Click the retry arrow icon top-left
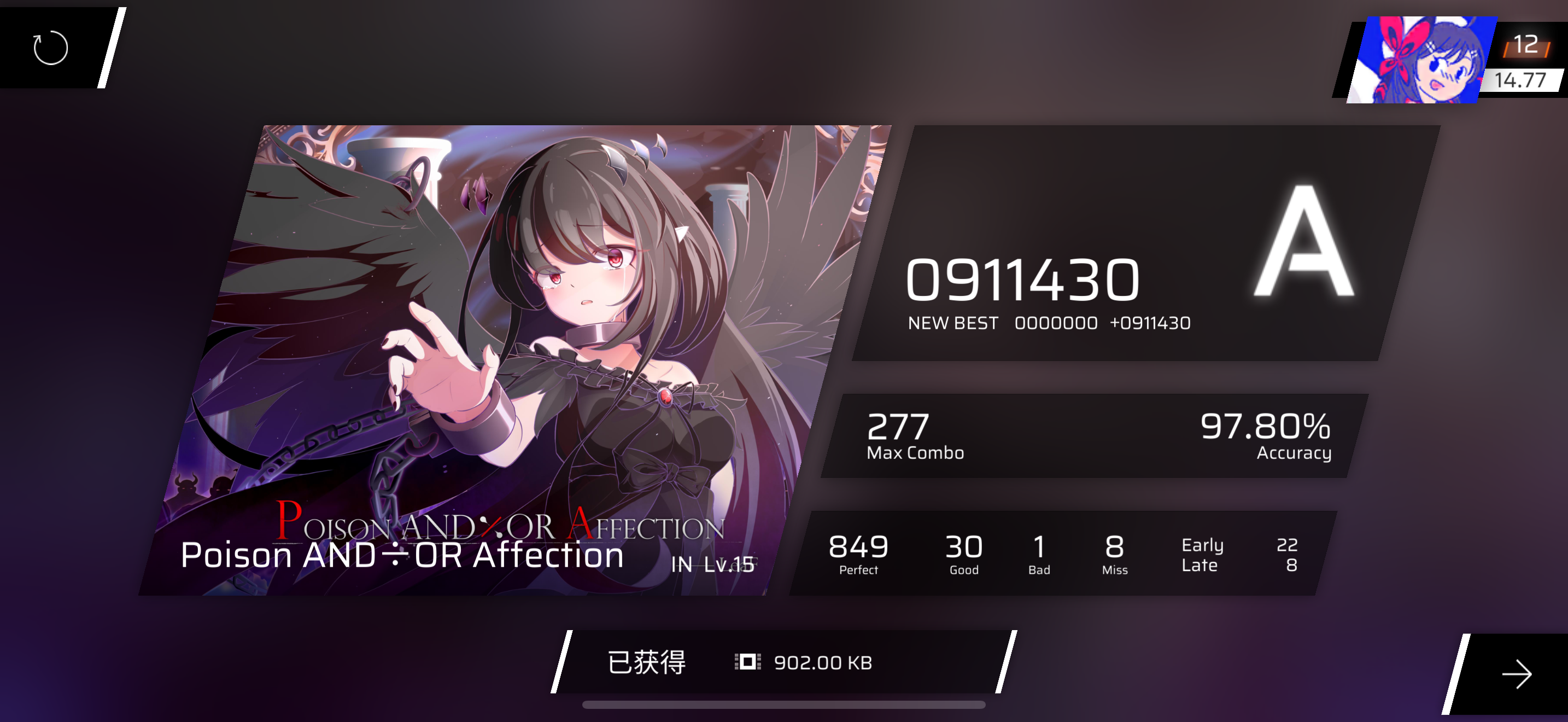The image size is (1568, 722). tap(50, 49)
